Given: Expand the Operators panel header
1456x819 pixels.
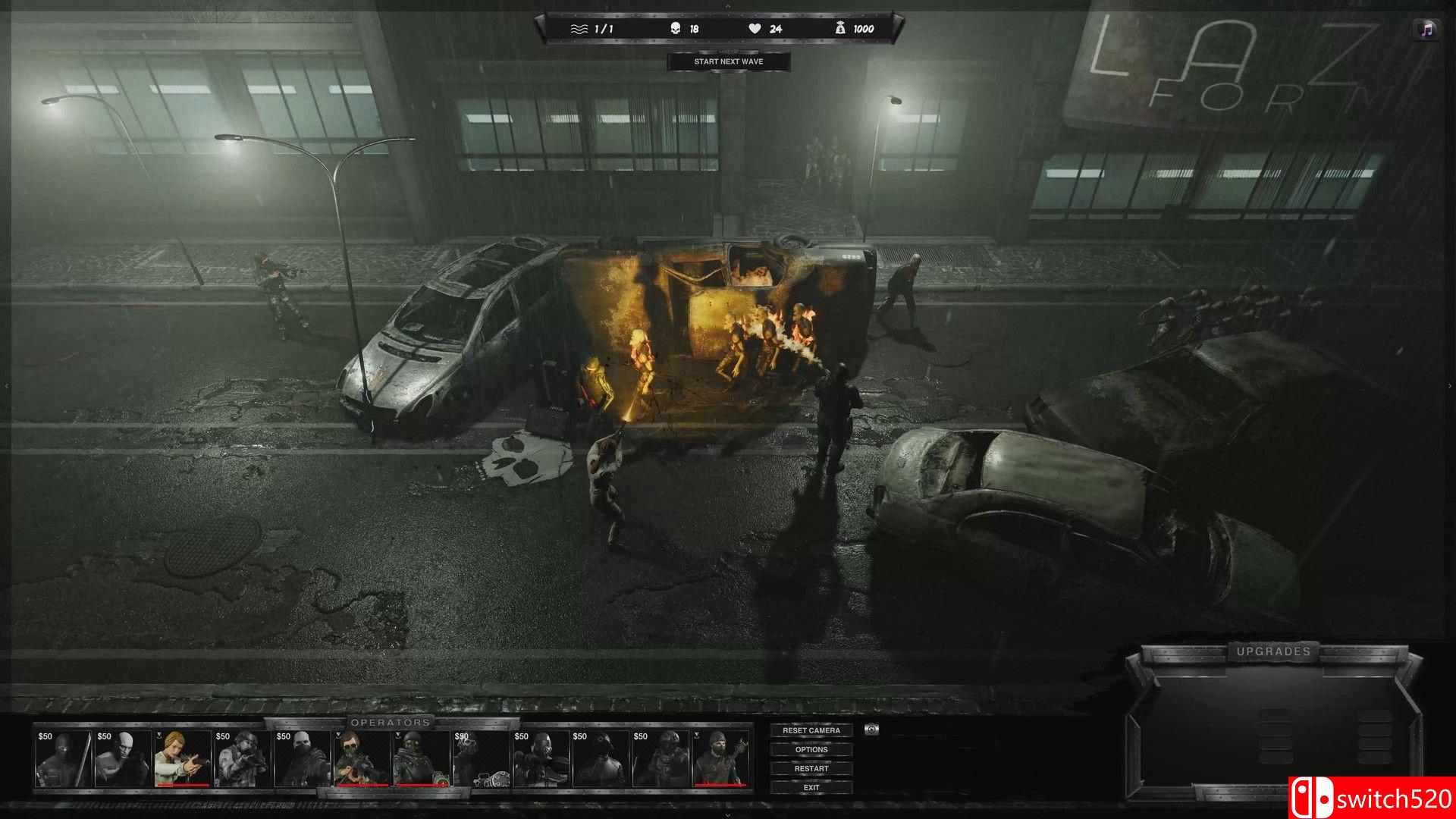Looking at the screenshot, I should [392, 723].
